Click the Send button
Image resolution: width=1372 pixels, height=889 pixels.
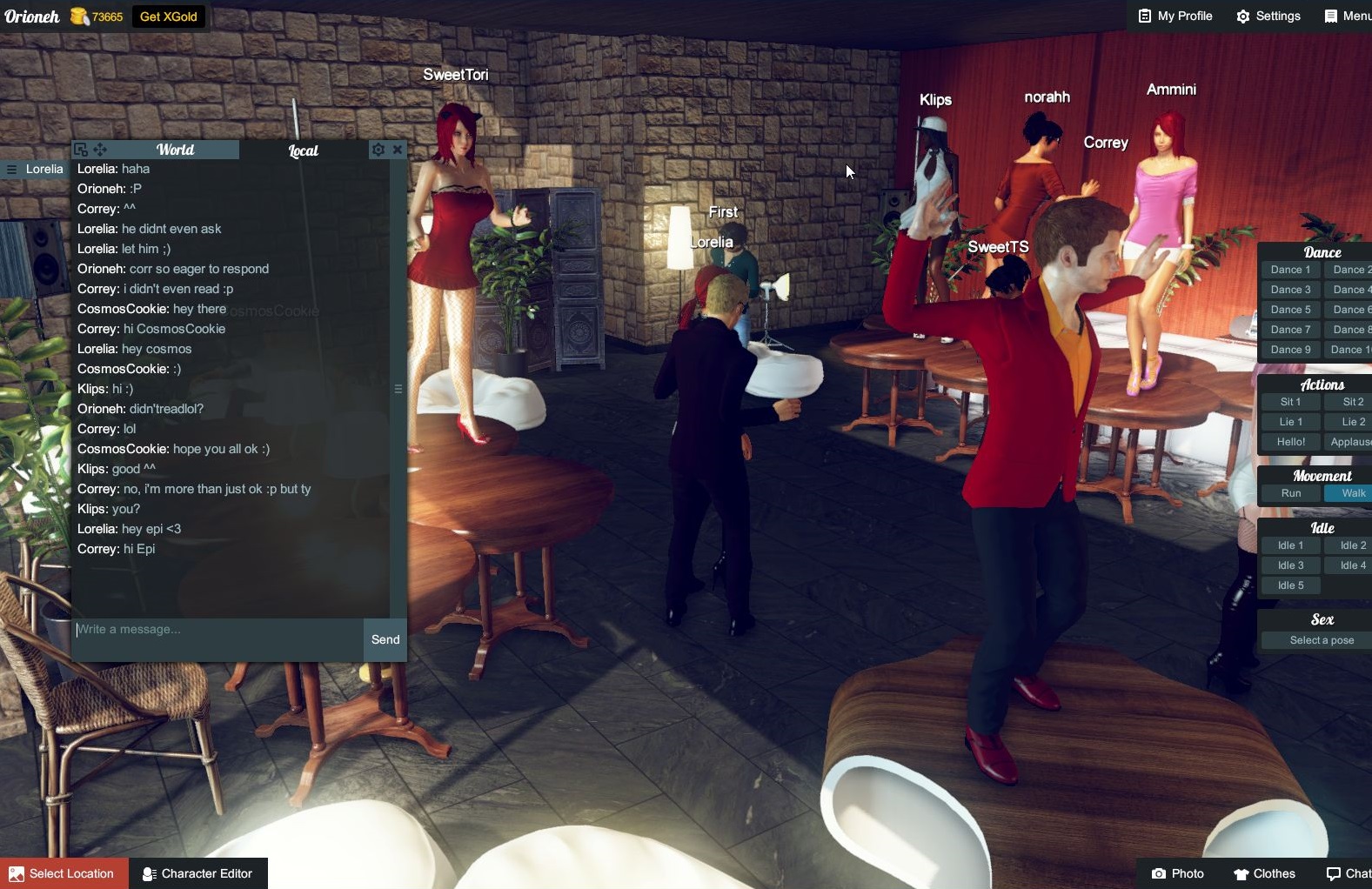tap(385, 639)
